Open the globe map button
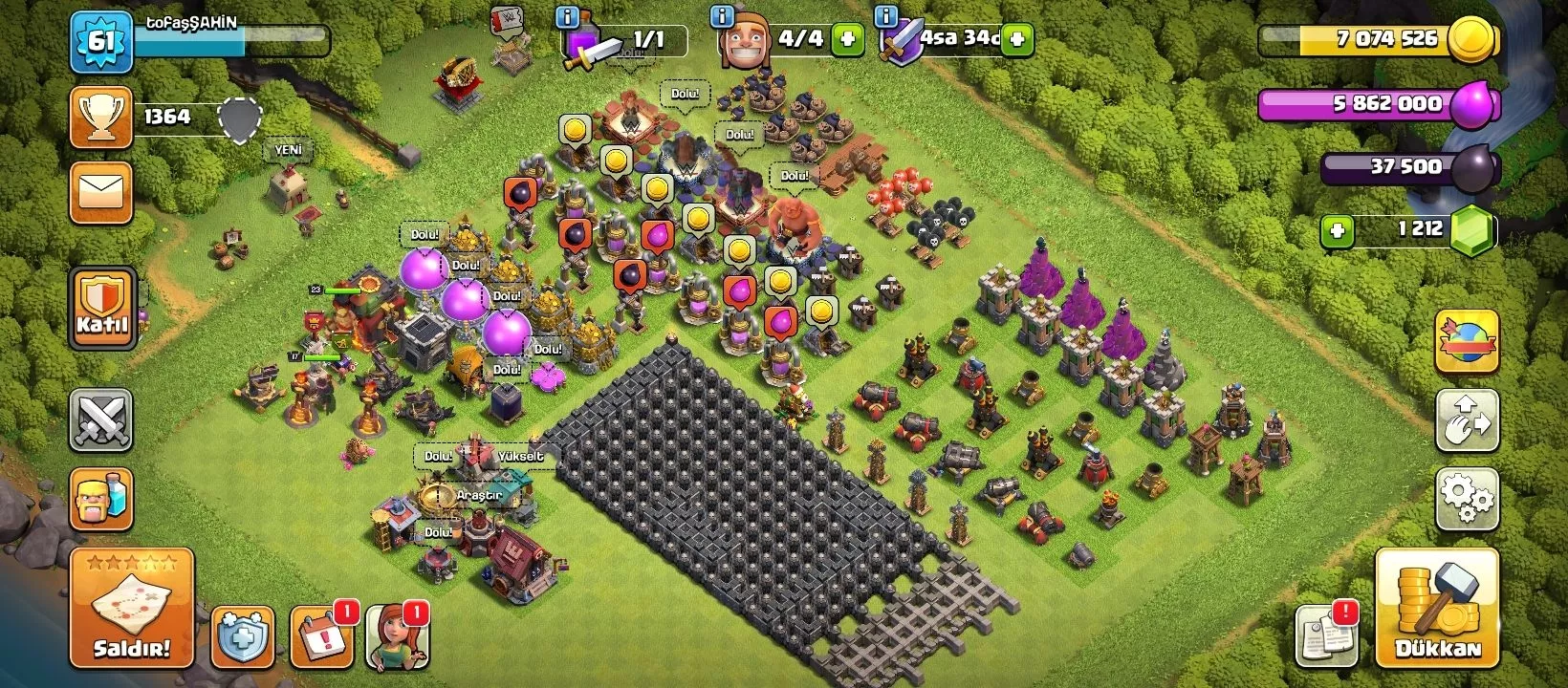 coord(1467,341)
